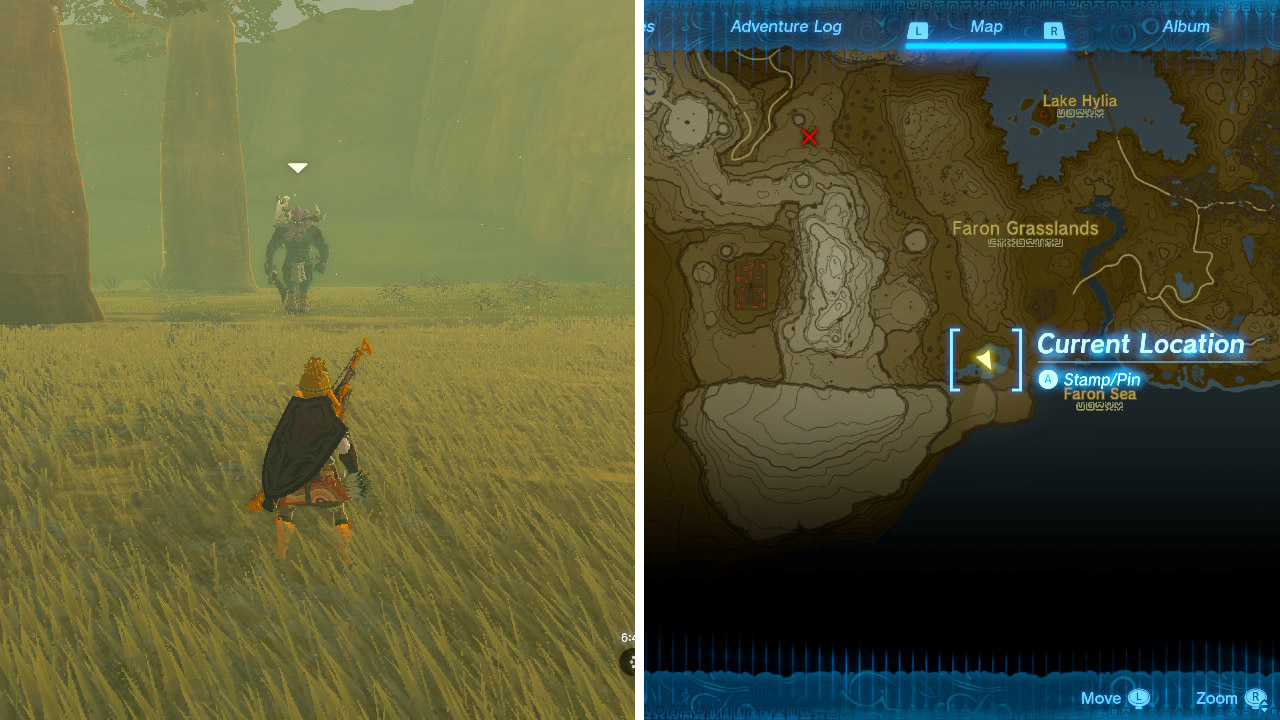Open the Faron Sea region label

(1100, 395)
